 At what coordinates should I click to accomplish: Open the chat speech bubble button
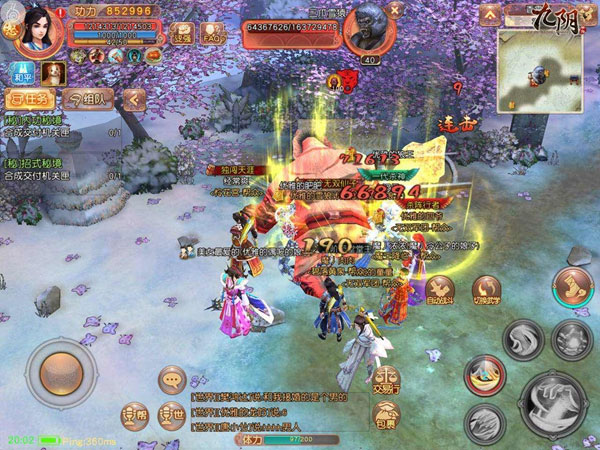tap(172, 379)
